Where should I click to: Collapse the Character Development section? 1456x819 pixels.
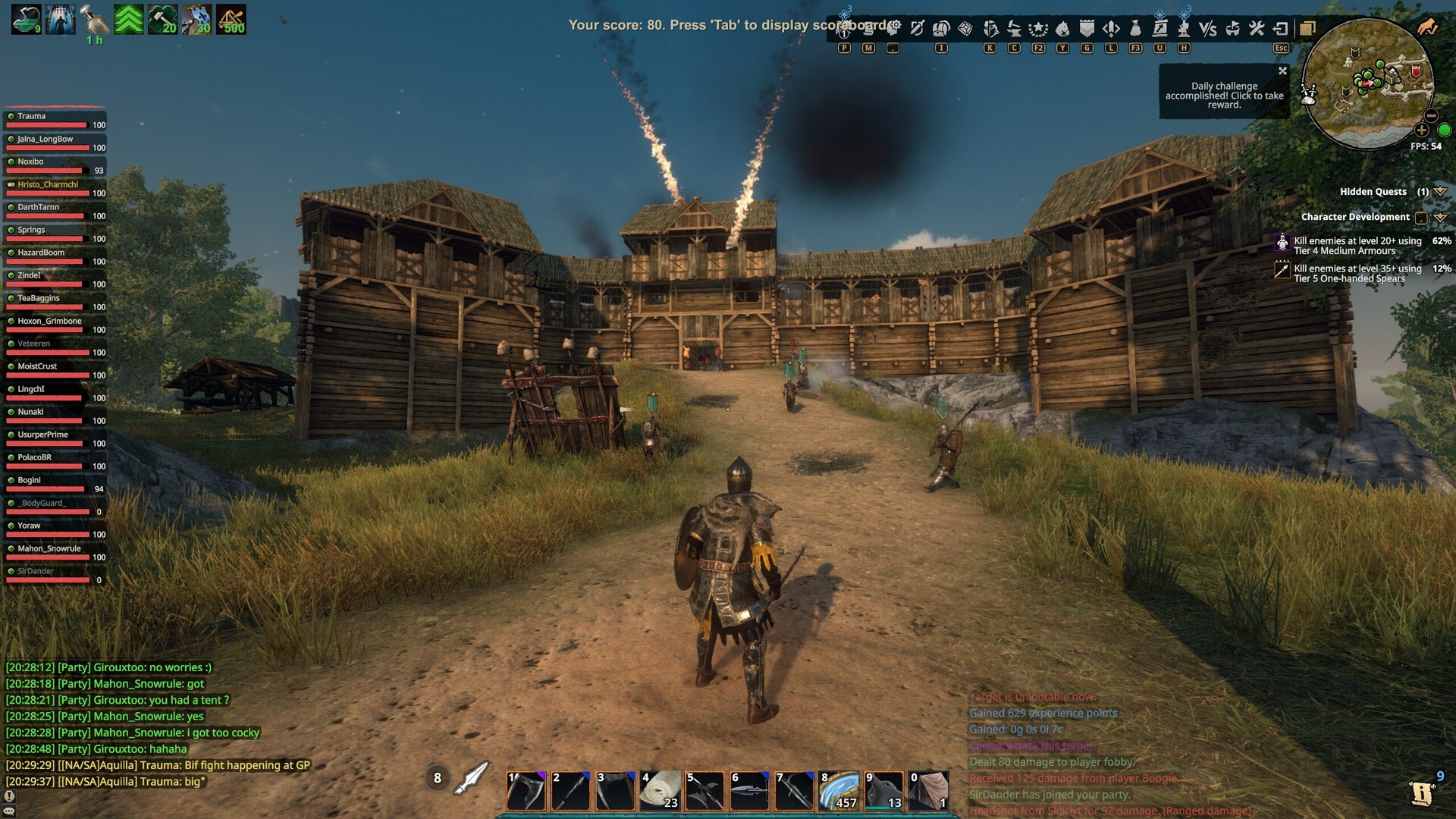(x=1442, y=218)
